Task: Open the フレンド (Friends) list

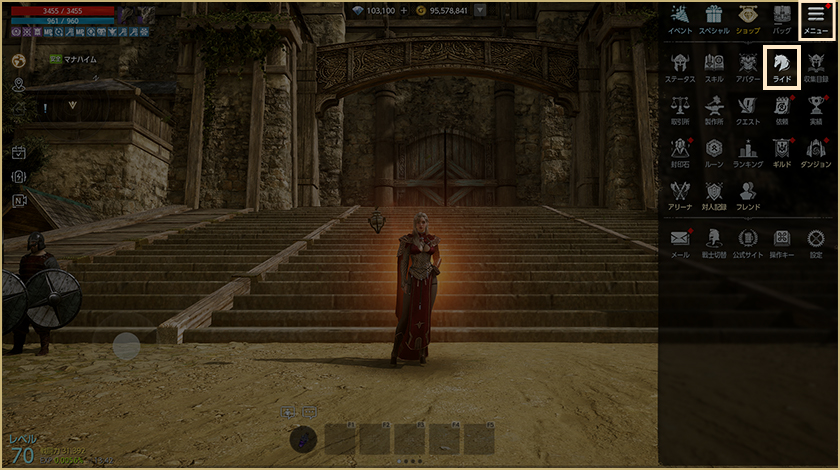Action: click(748, 194)
